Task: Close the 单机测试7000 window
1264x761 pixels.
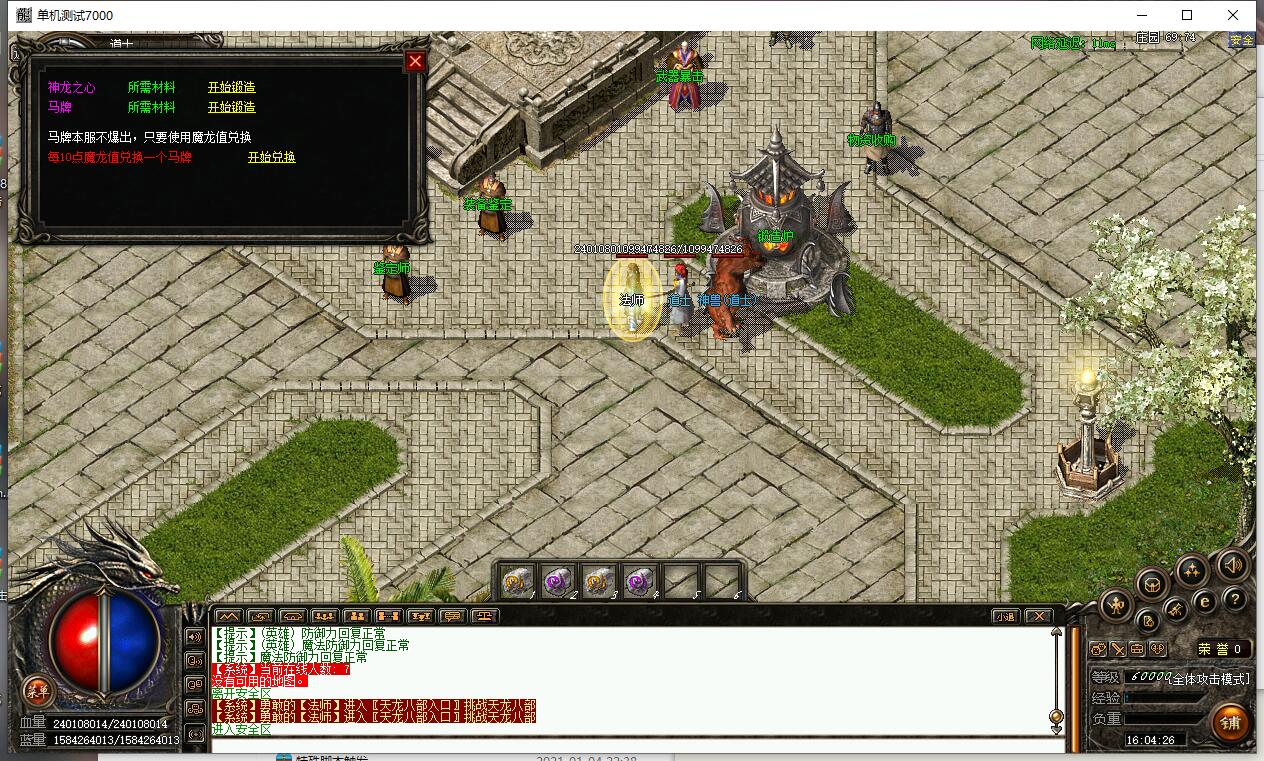Action: coord(1233,15)
